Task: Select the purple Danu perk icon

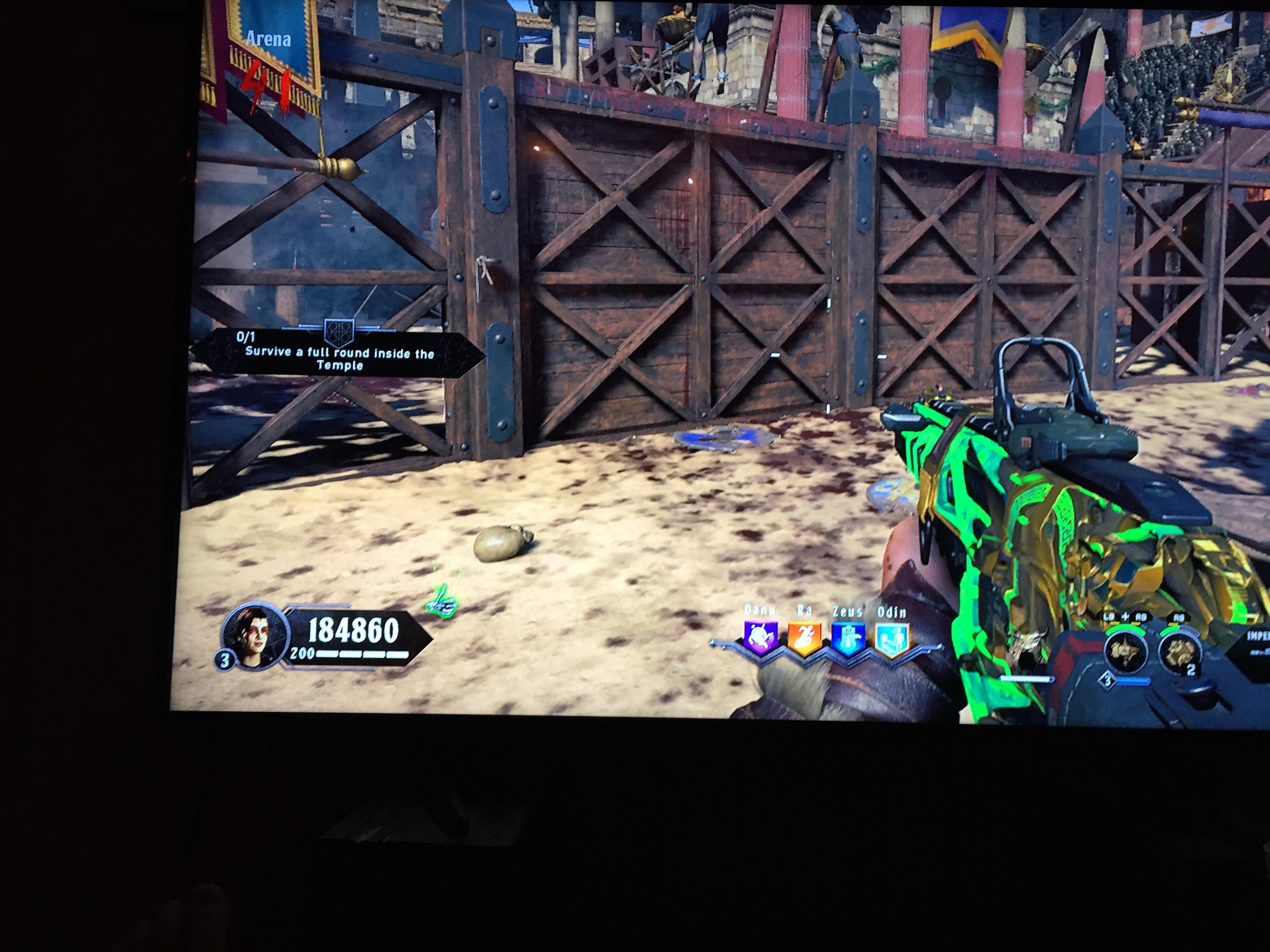Action: (761, 637)
